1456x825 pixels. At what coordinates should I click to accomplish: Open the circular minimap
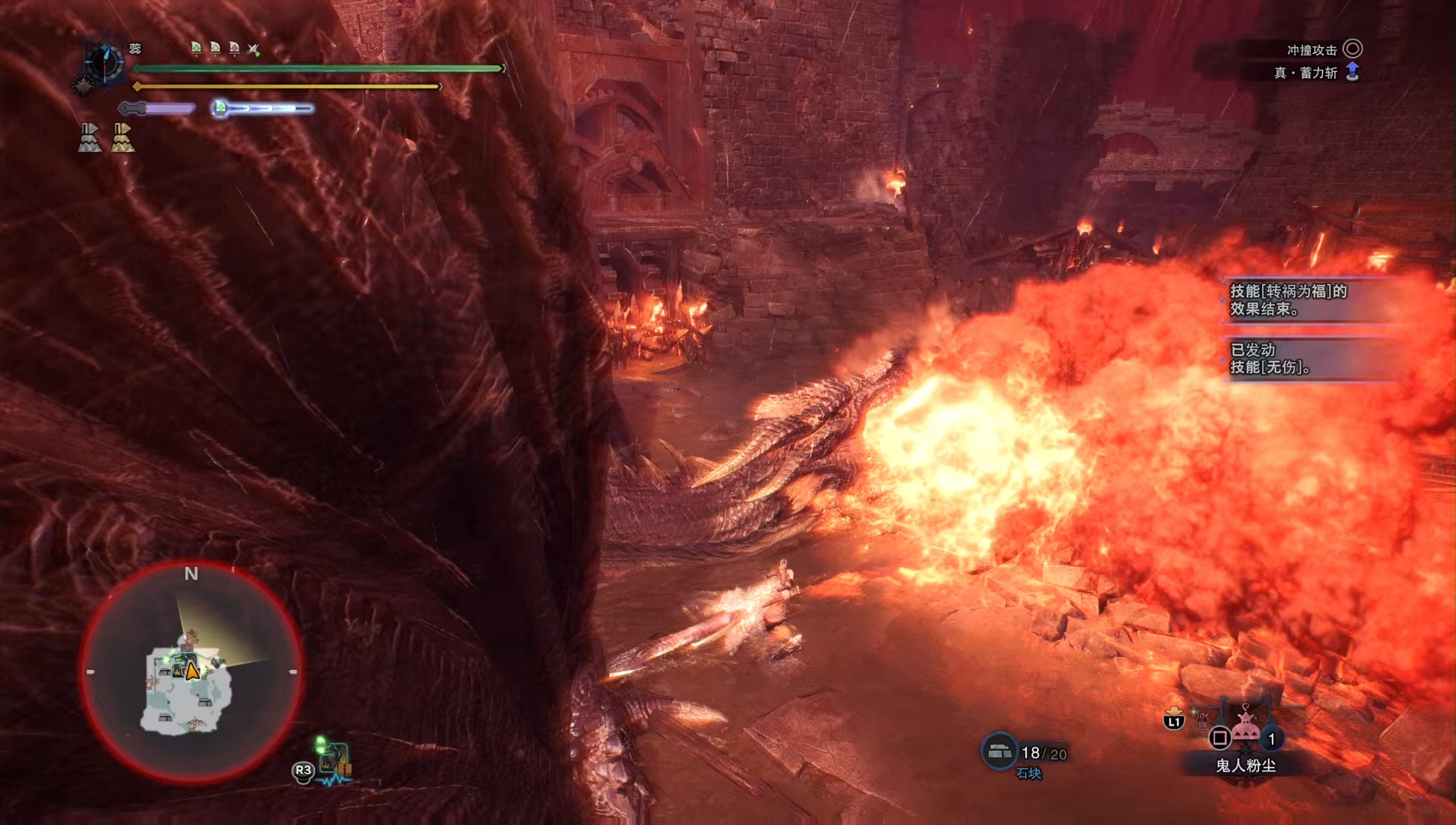click(191, 672)
